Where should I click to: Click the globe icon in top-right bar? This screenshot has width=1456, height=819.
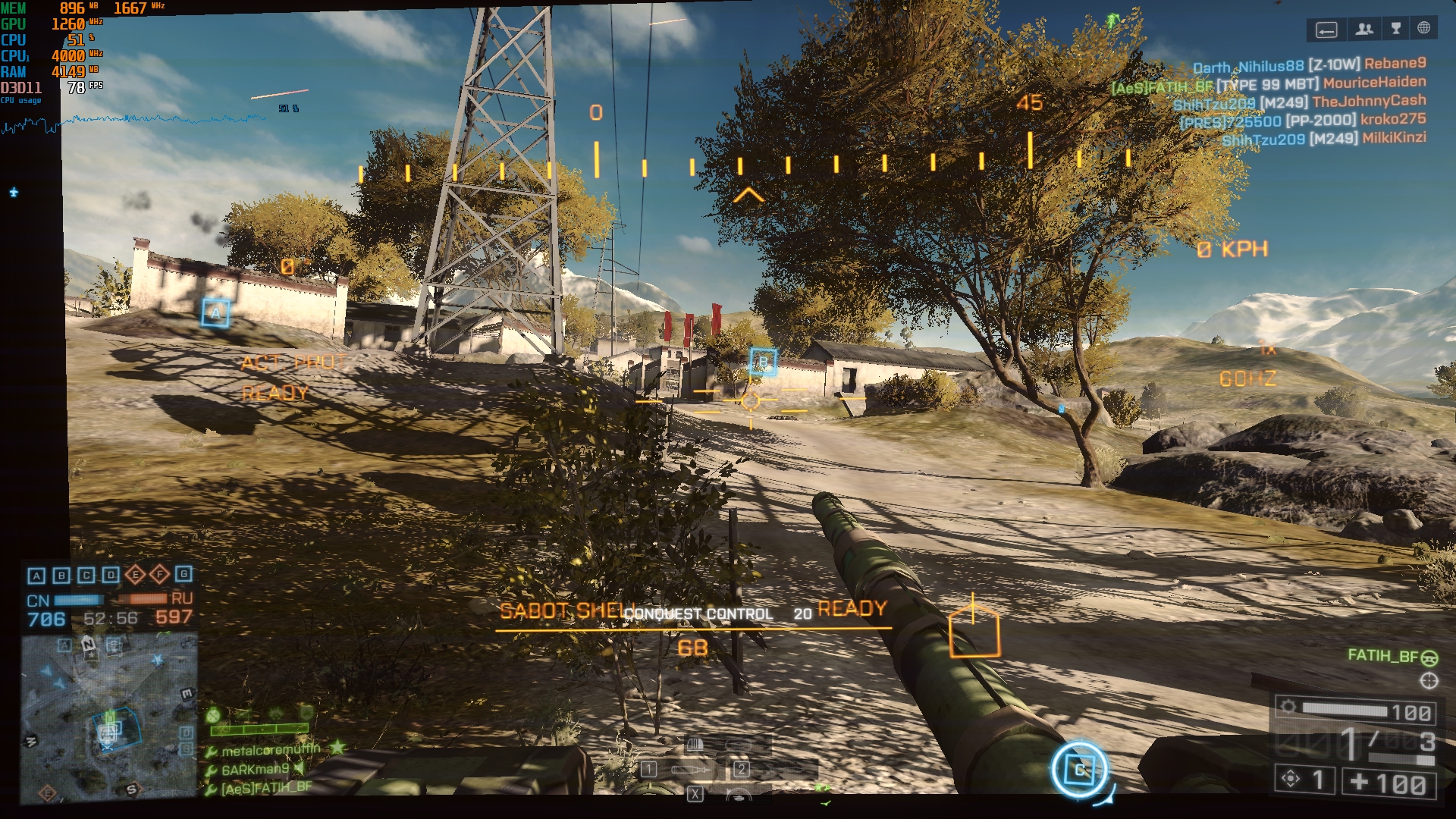click(x=1424, y=28)
